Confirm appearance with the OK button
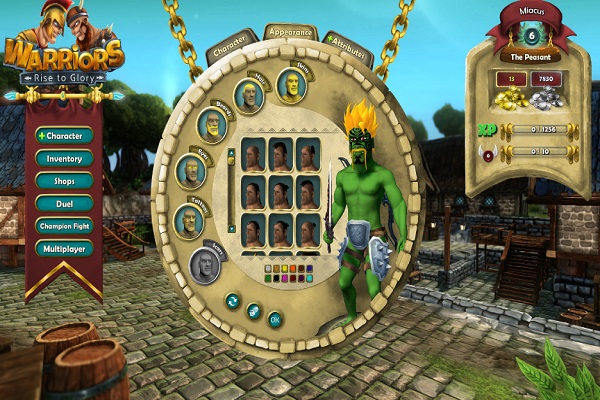This screenshot has height=400, width=600. point(275,319)
